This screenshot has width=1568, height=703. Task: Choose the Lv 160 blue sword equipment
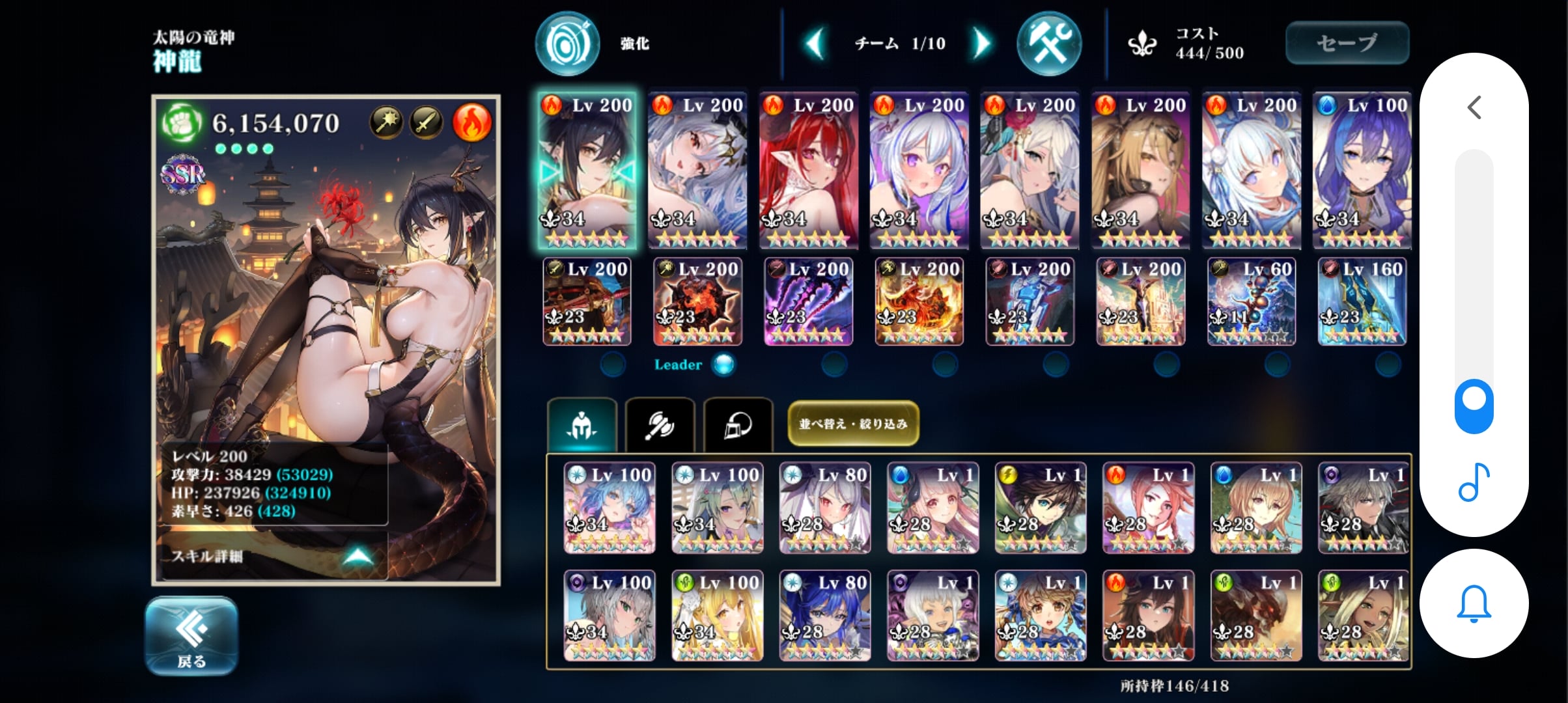coord(1362,301)
